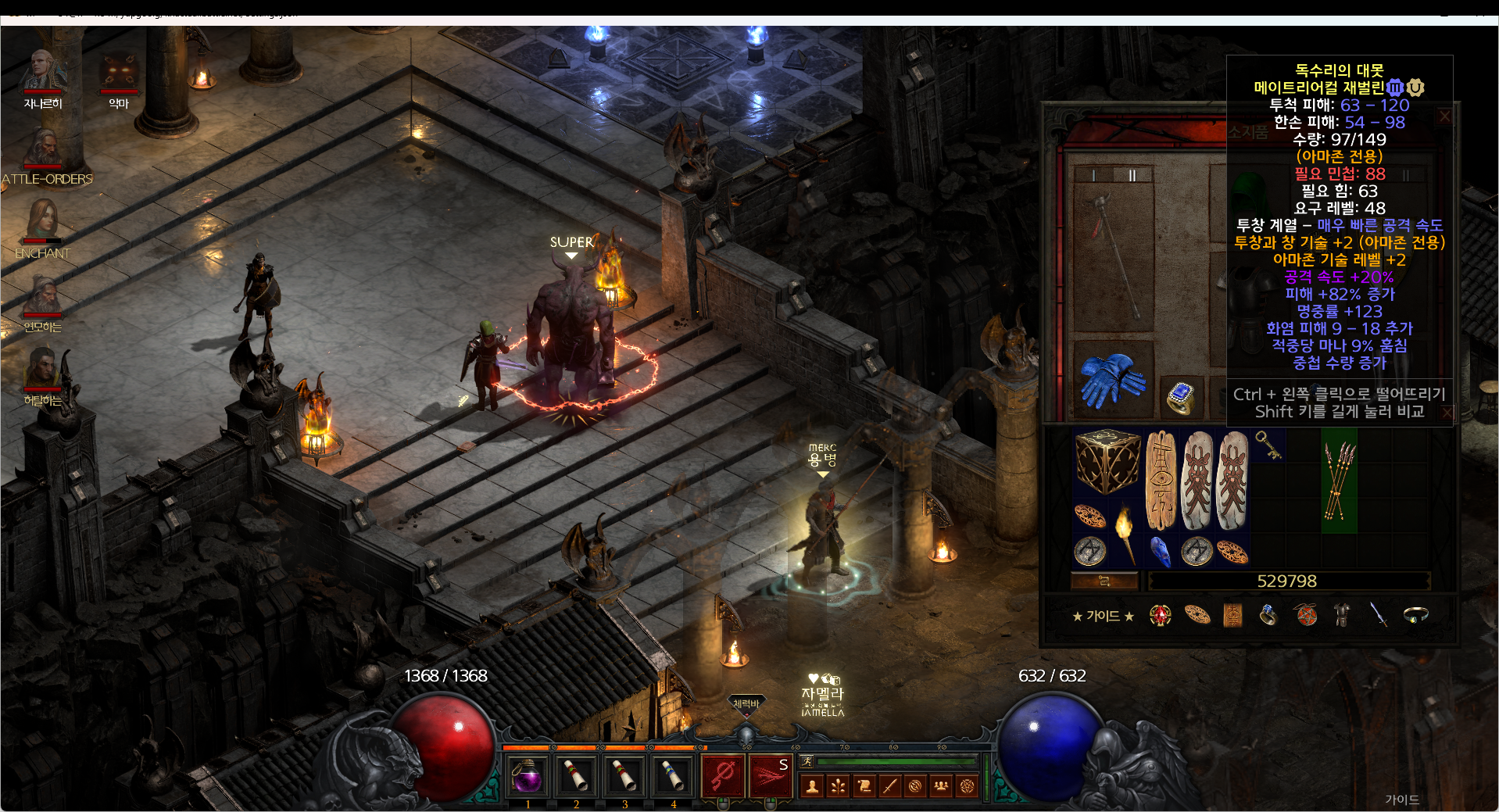
Task: Close the inventory panel
Action: pos(1444,116)
